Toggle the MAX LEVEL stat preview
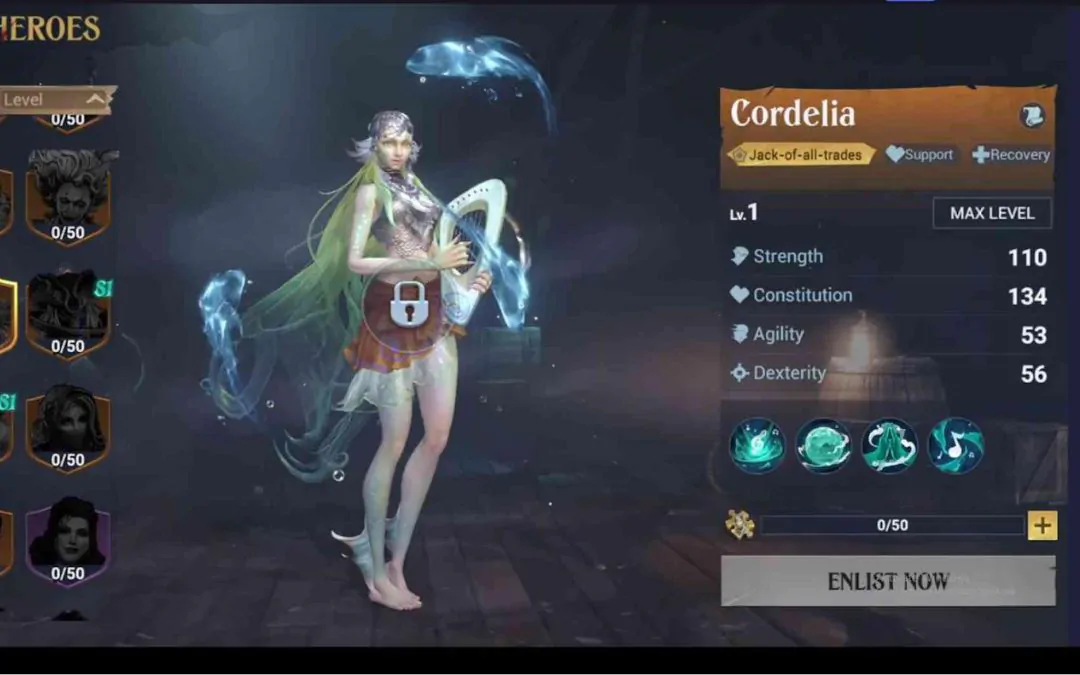 [x=992, y=213]
